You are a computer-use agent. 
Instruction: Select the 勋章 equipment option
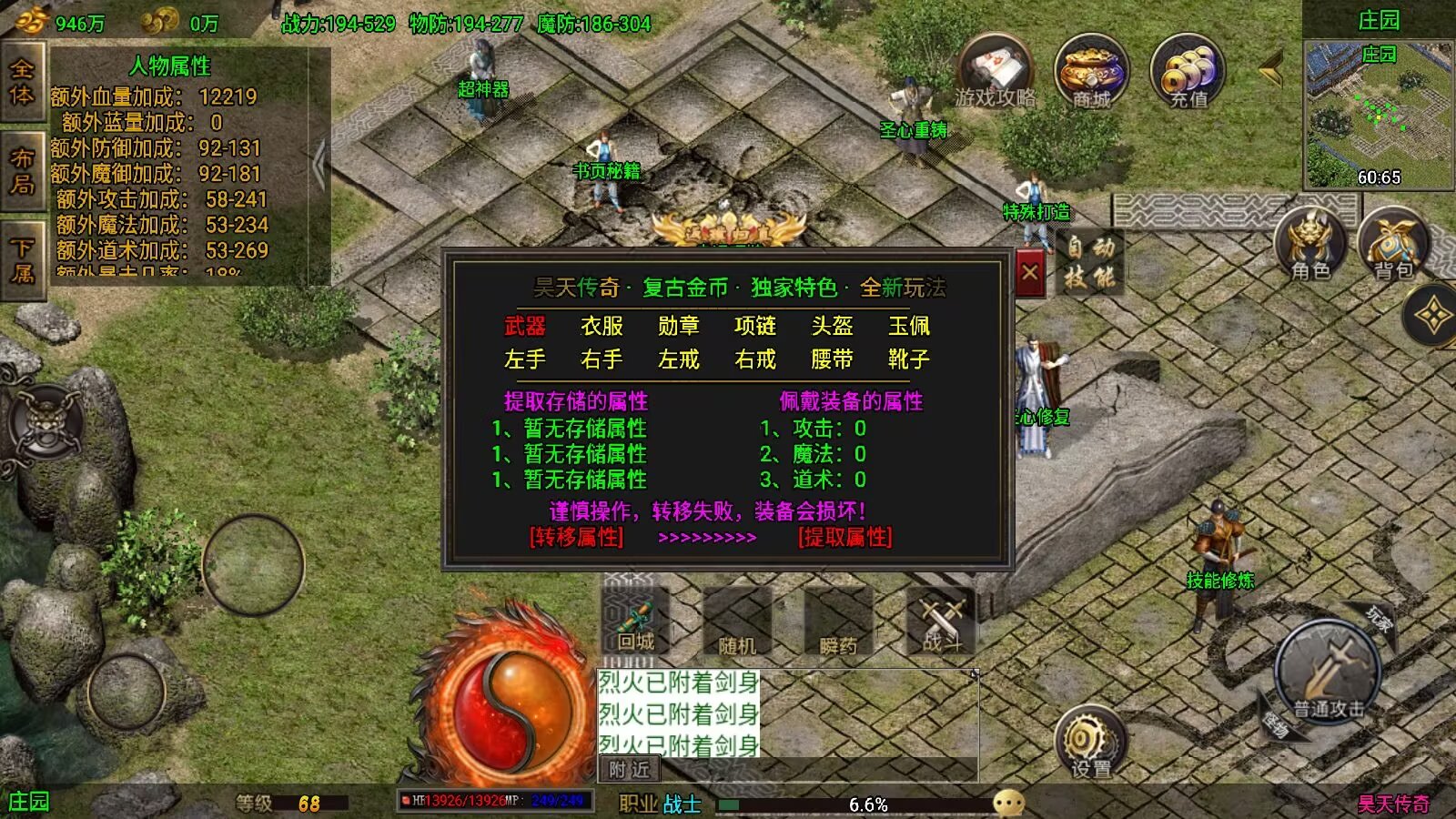tap(679, 326)
